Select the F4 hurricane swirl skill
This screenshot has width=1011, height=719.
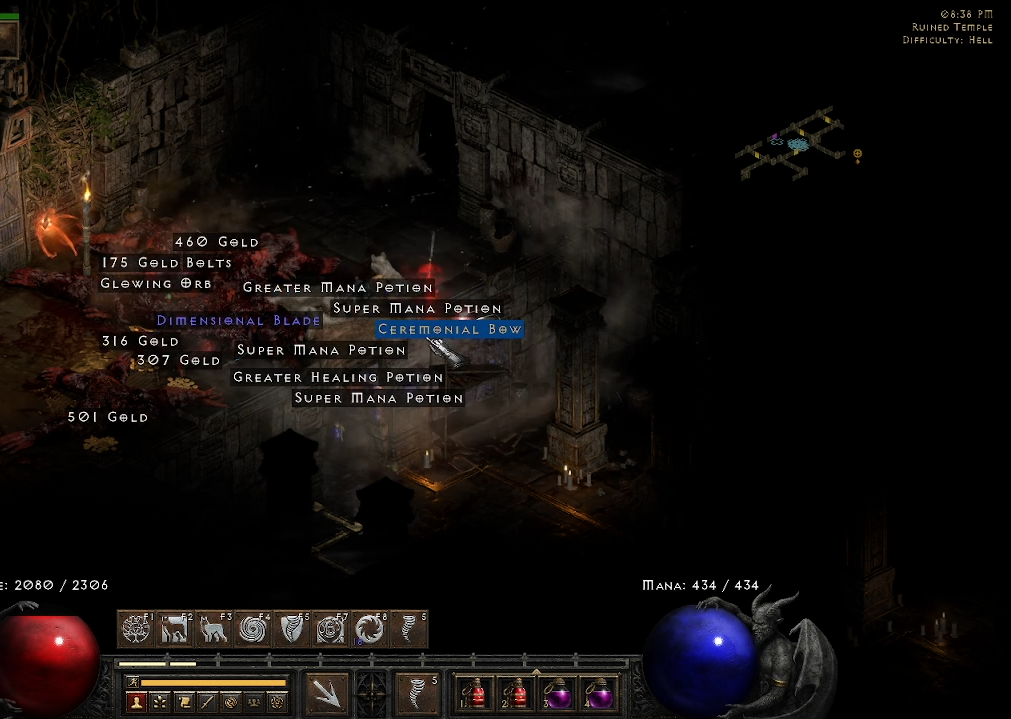pyautogui.click(x=252, y=629)
